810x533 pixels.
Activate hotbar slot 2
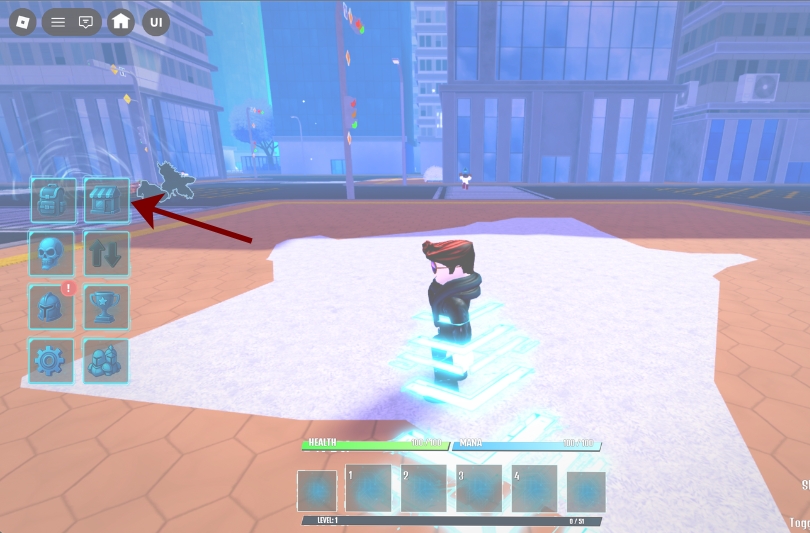(x=423, y=489)
